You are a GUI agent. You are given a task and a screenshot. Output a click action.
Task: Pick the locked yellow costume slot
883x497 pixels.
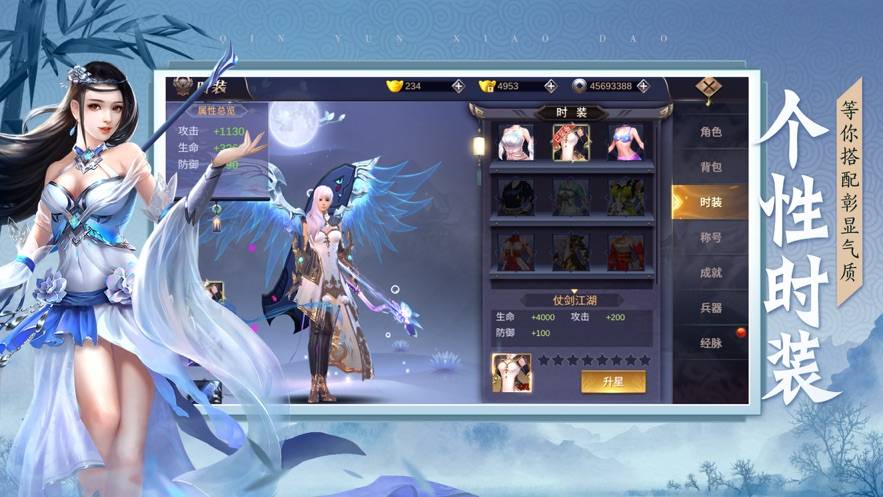pos(625,197)
